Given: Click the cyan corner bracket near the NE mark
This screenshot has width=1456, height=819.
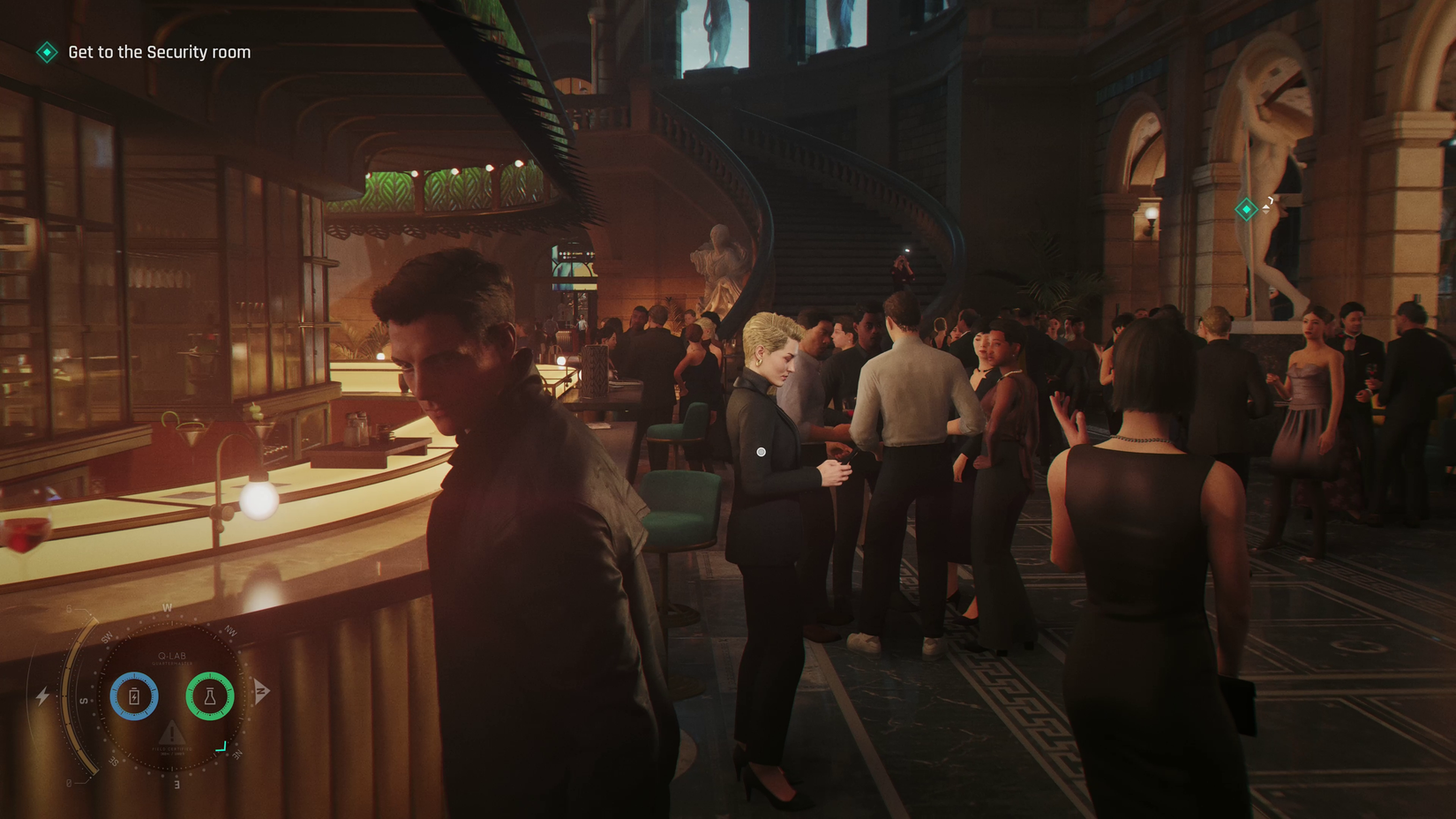Looking at the screenshot, I should coord(222,748).
